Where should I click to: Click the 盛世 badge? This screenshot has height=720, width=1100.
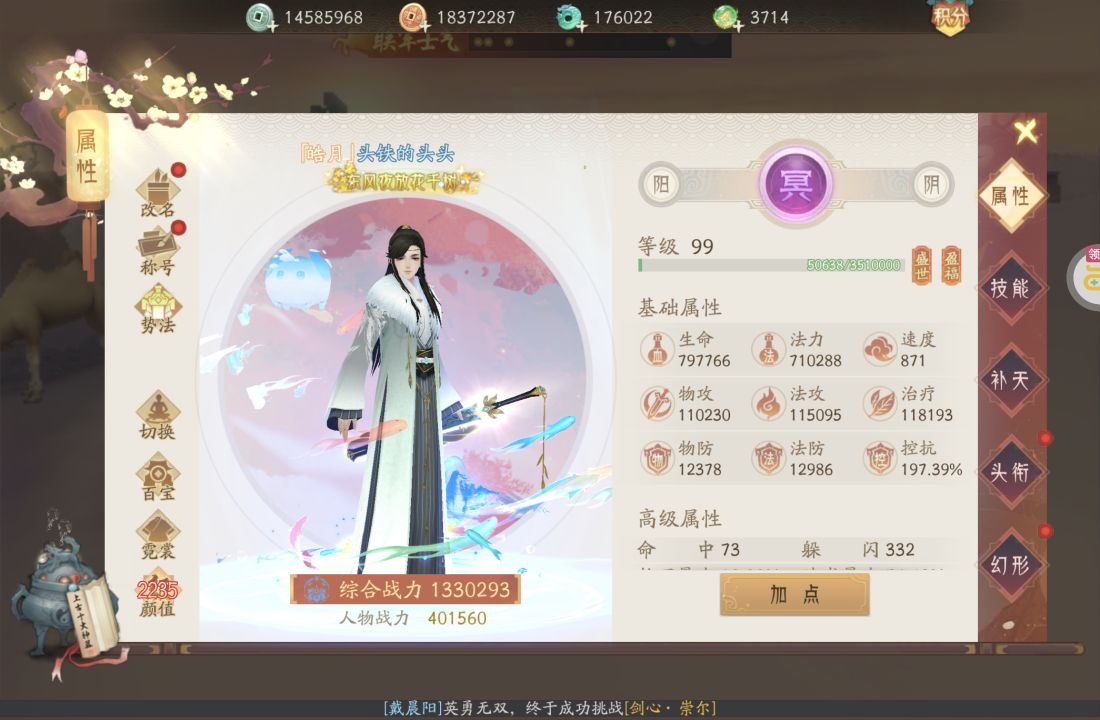pos(922,265)
